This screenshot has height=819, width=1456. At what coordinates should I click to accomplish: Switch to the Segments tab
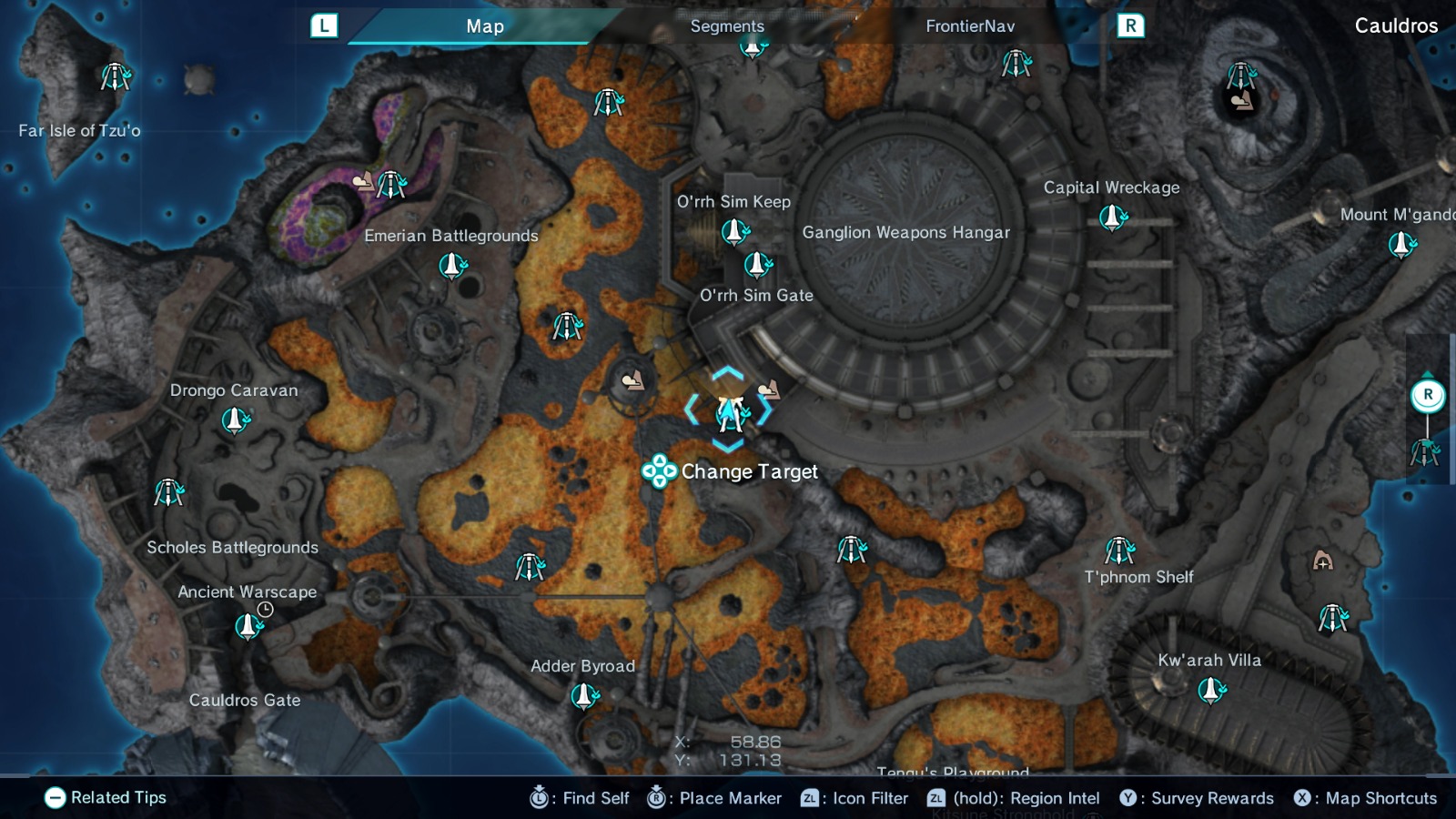pyautogui.click(x=725, y=26)
